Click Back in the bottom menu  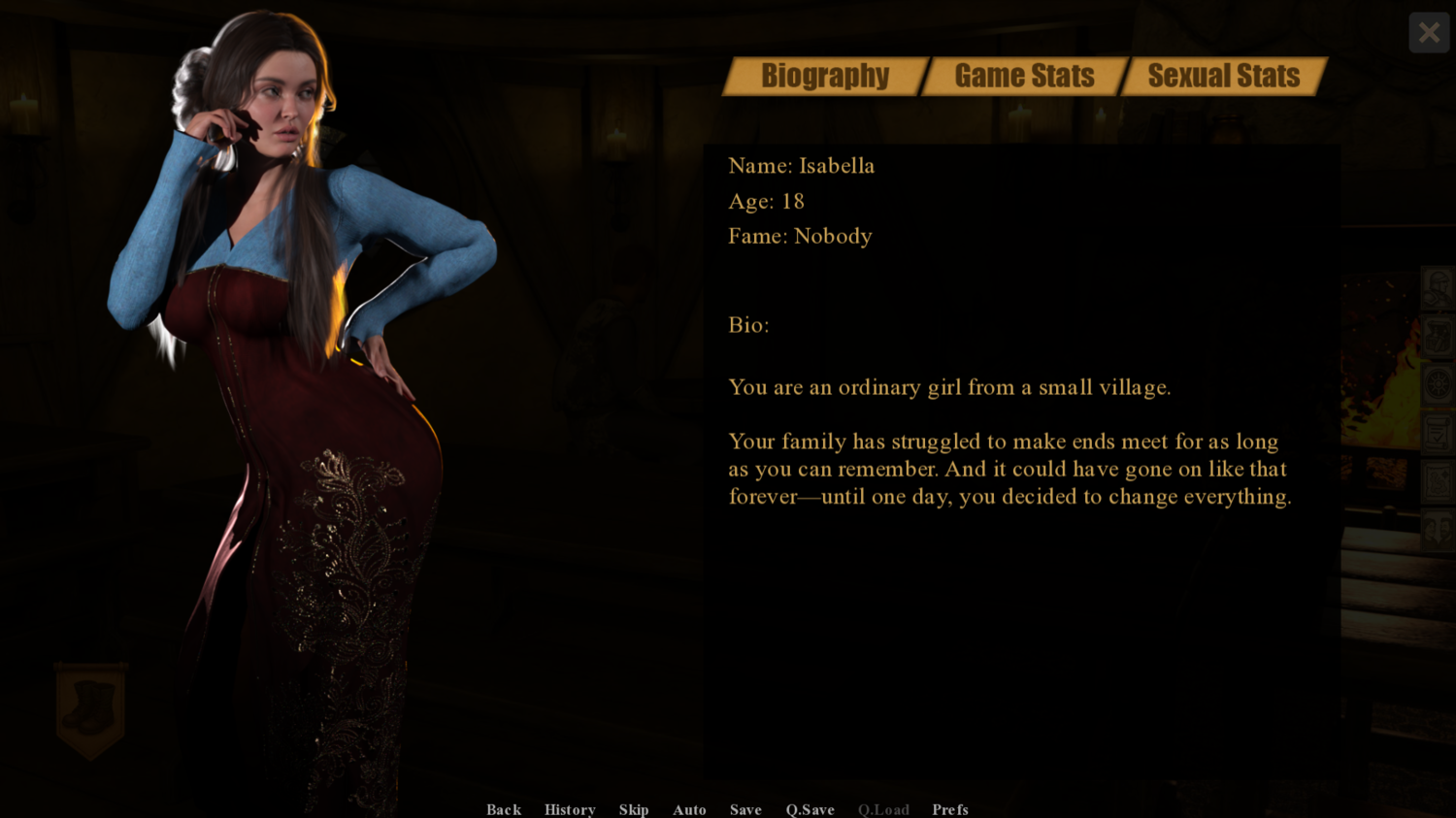504,809
